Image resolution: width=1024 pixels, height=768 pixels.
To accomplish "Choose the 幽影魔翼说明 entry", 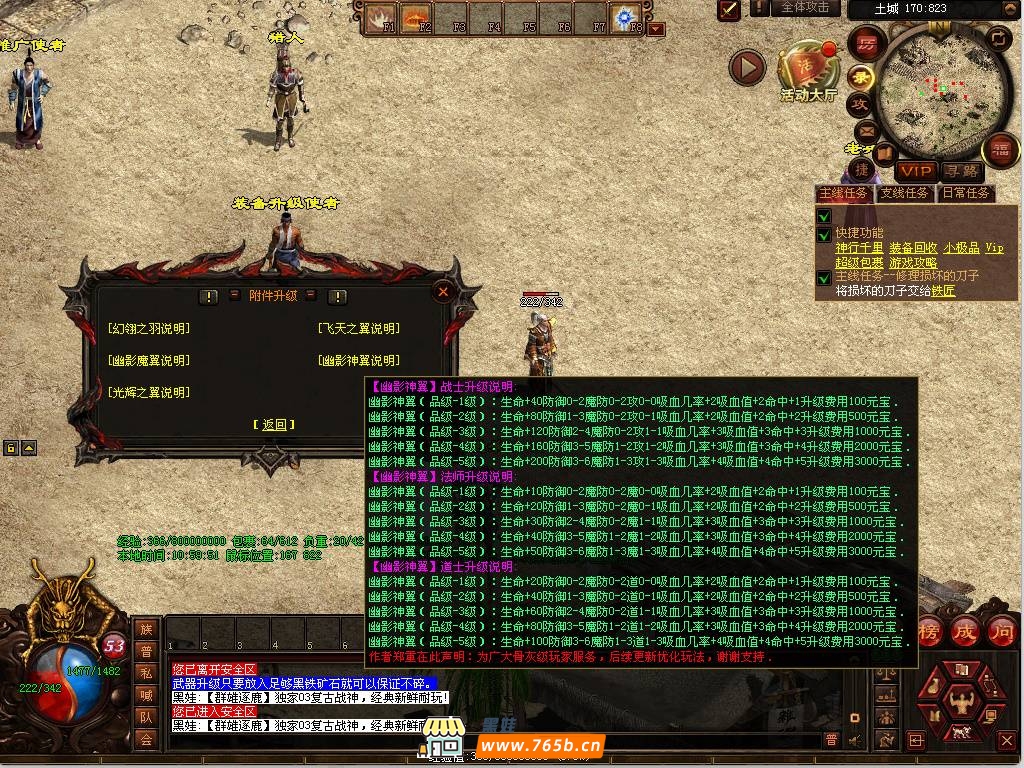I will coord(148,361).
